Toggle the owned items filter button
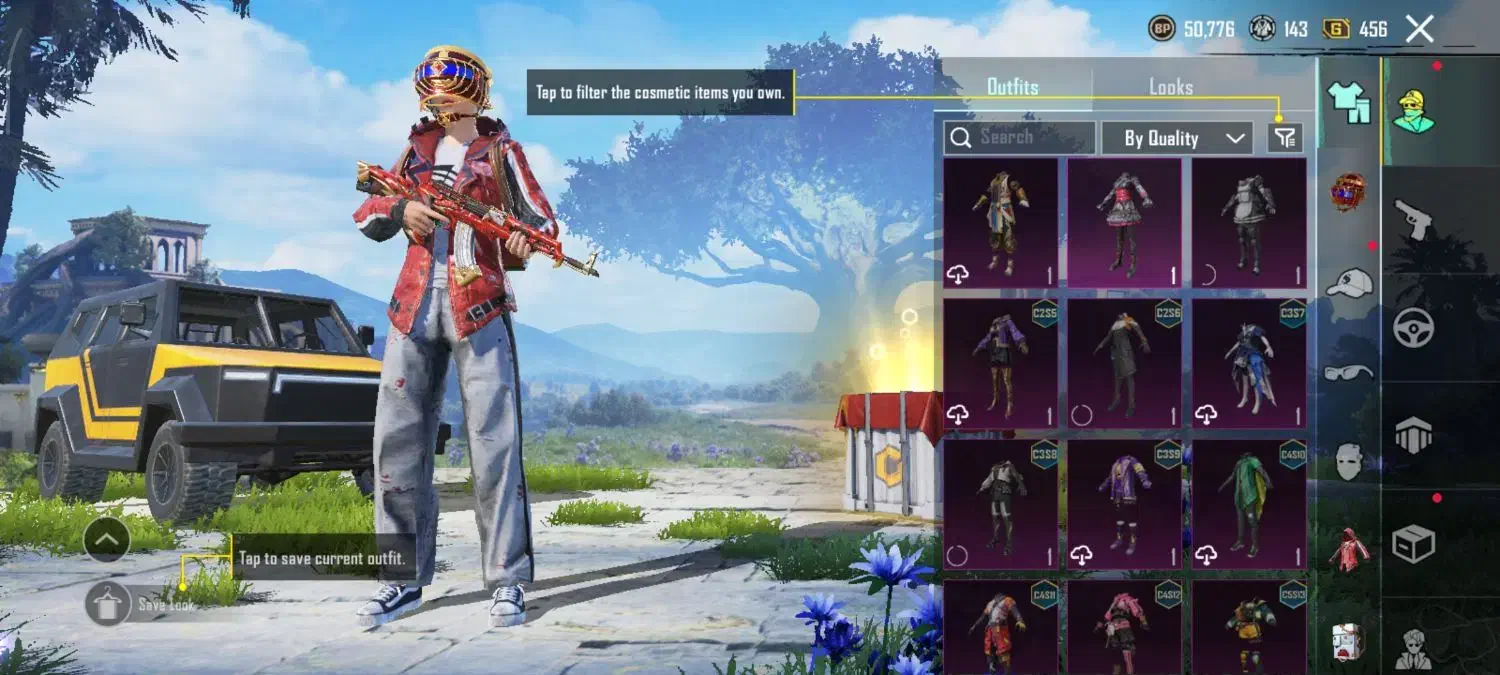The width and height of the screenshot is (1500, 675). coord(1285,138)
